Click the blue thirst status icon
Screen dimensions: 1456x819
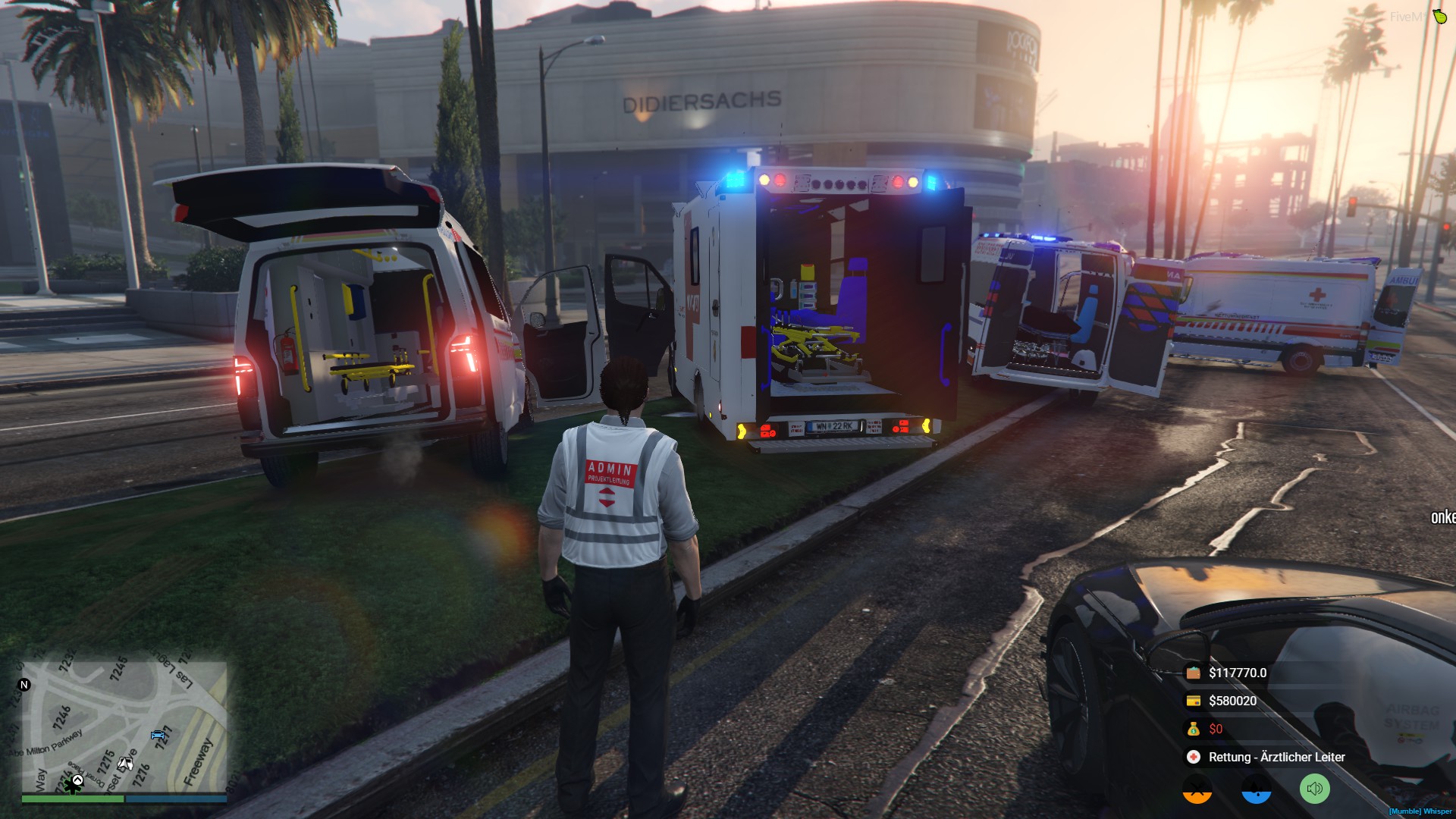[1255, 791]
